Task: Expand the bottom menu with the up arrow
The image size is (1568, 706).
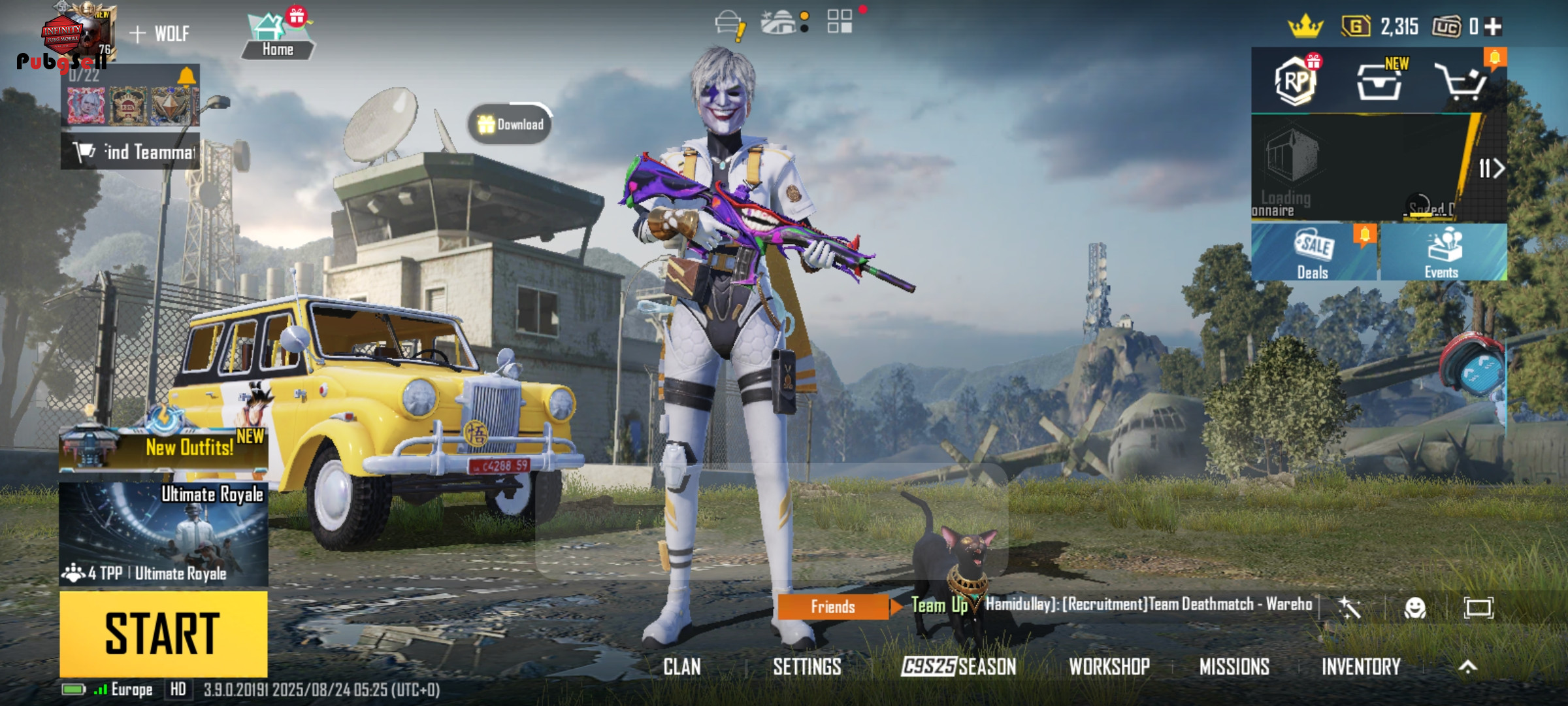Action: 1467,667
